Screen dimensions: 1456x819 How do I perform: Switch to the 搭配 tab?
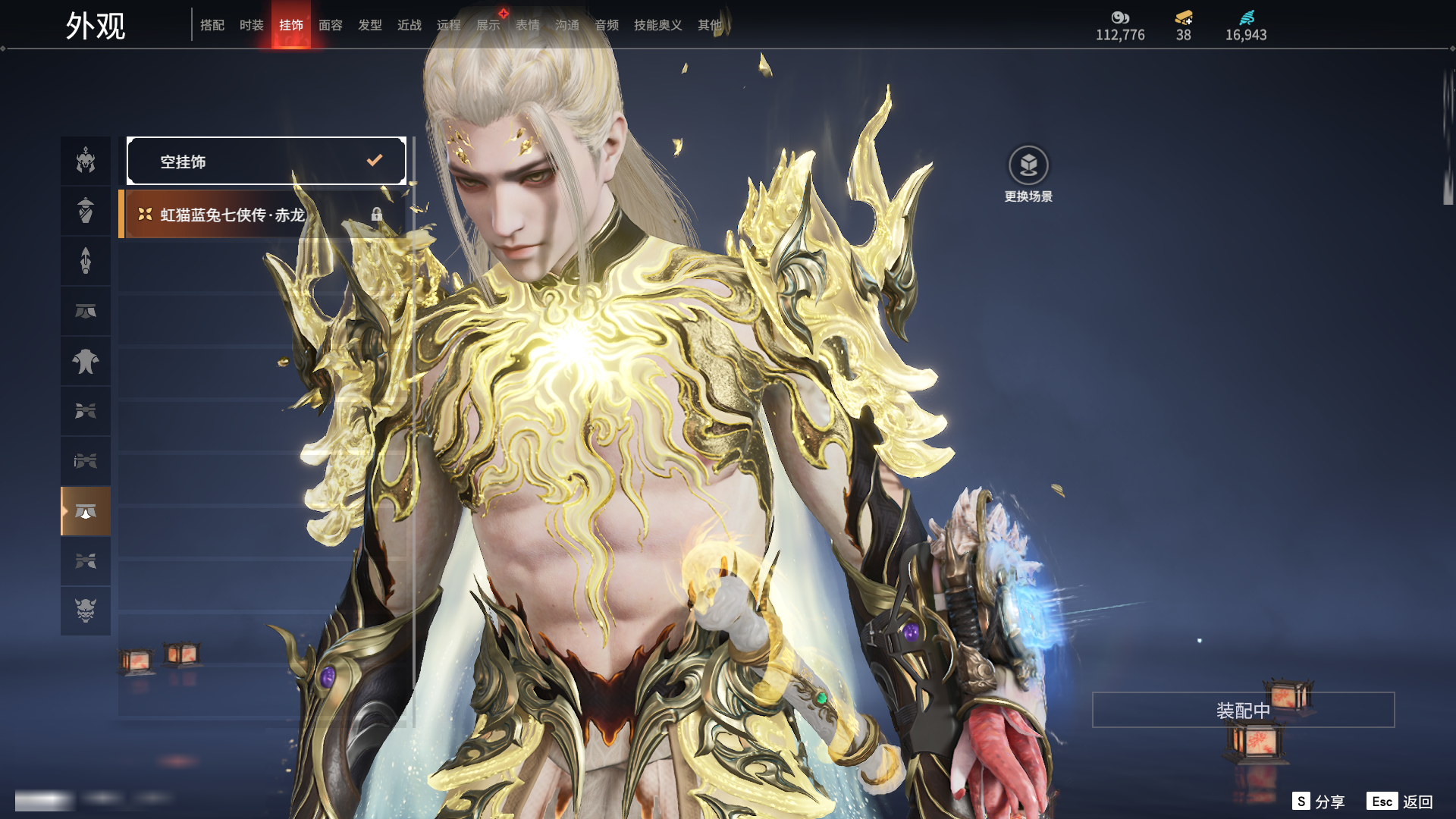[x=212, y=25]
